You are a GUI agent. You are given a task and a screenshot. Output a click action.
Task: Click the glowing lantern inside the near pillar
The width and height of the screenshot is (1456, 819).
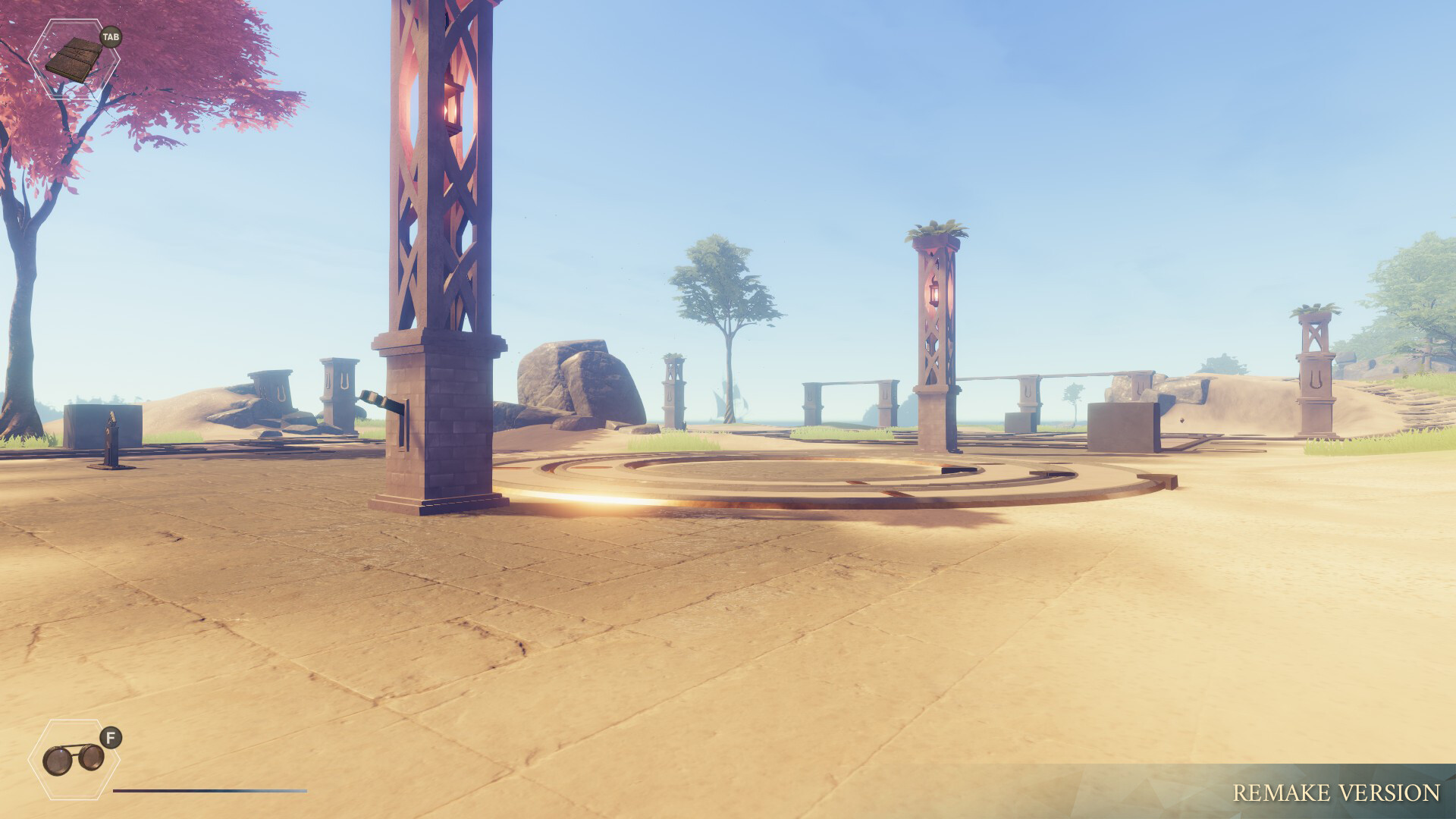(453, 106)
